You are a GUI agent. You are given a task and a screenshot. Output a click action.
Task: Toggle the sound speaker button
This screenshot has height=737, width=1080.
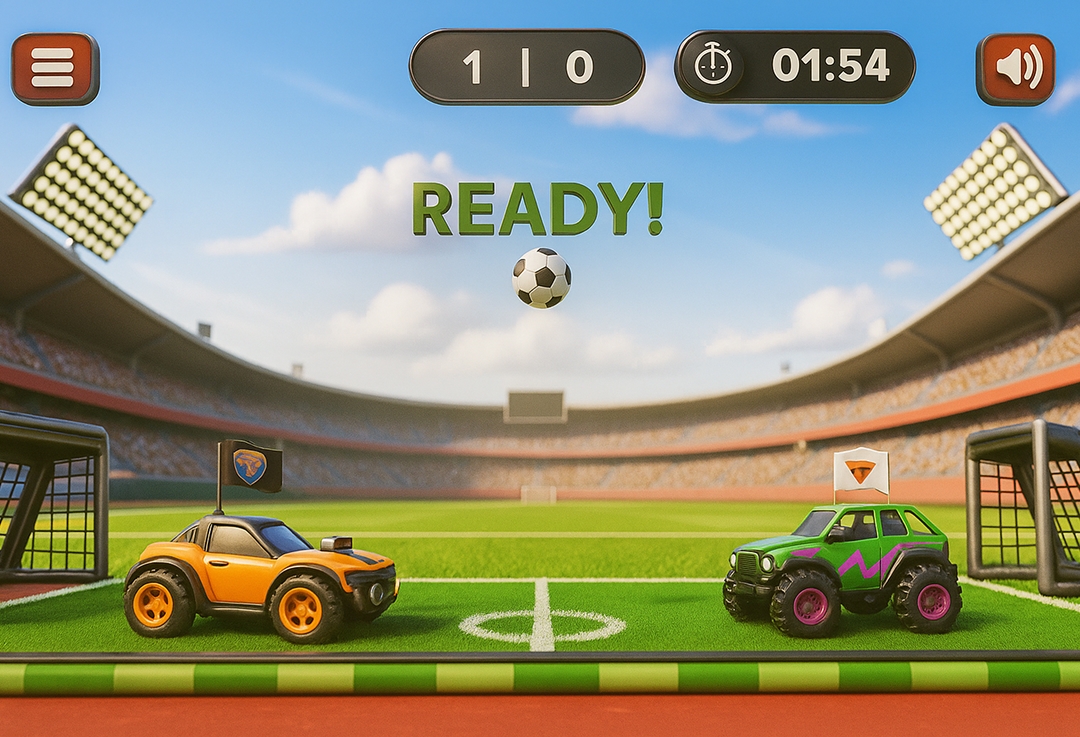click(1015, 69)
